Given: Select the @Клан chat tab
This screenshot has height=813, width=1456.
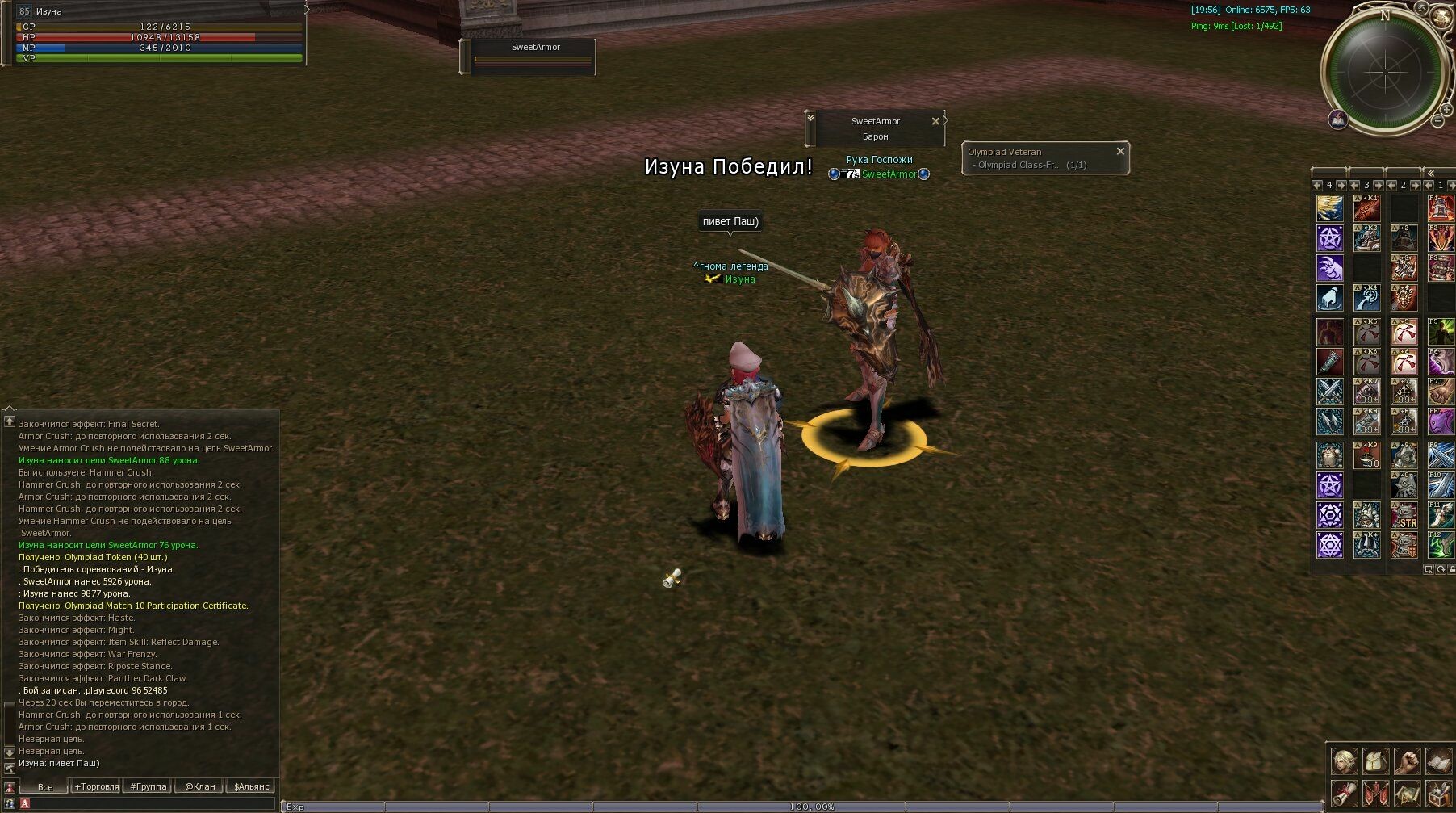Looking at the screenshot, I should coord(200,786).
